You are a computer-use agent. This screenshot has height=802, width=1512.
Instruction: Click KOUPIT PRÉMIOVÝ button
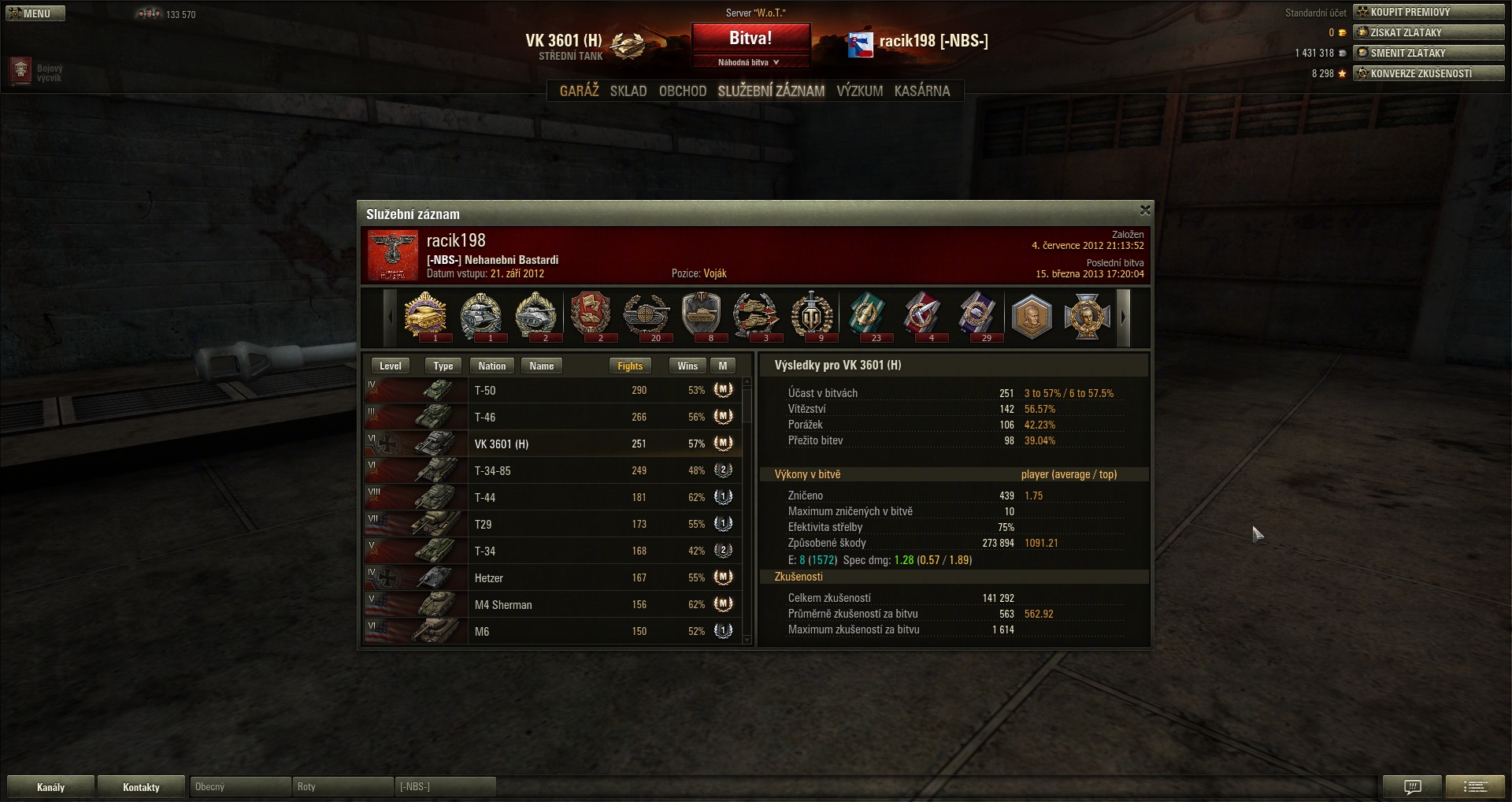pyautogui.click(x=1428, y=12)
